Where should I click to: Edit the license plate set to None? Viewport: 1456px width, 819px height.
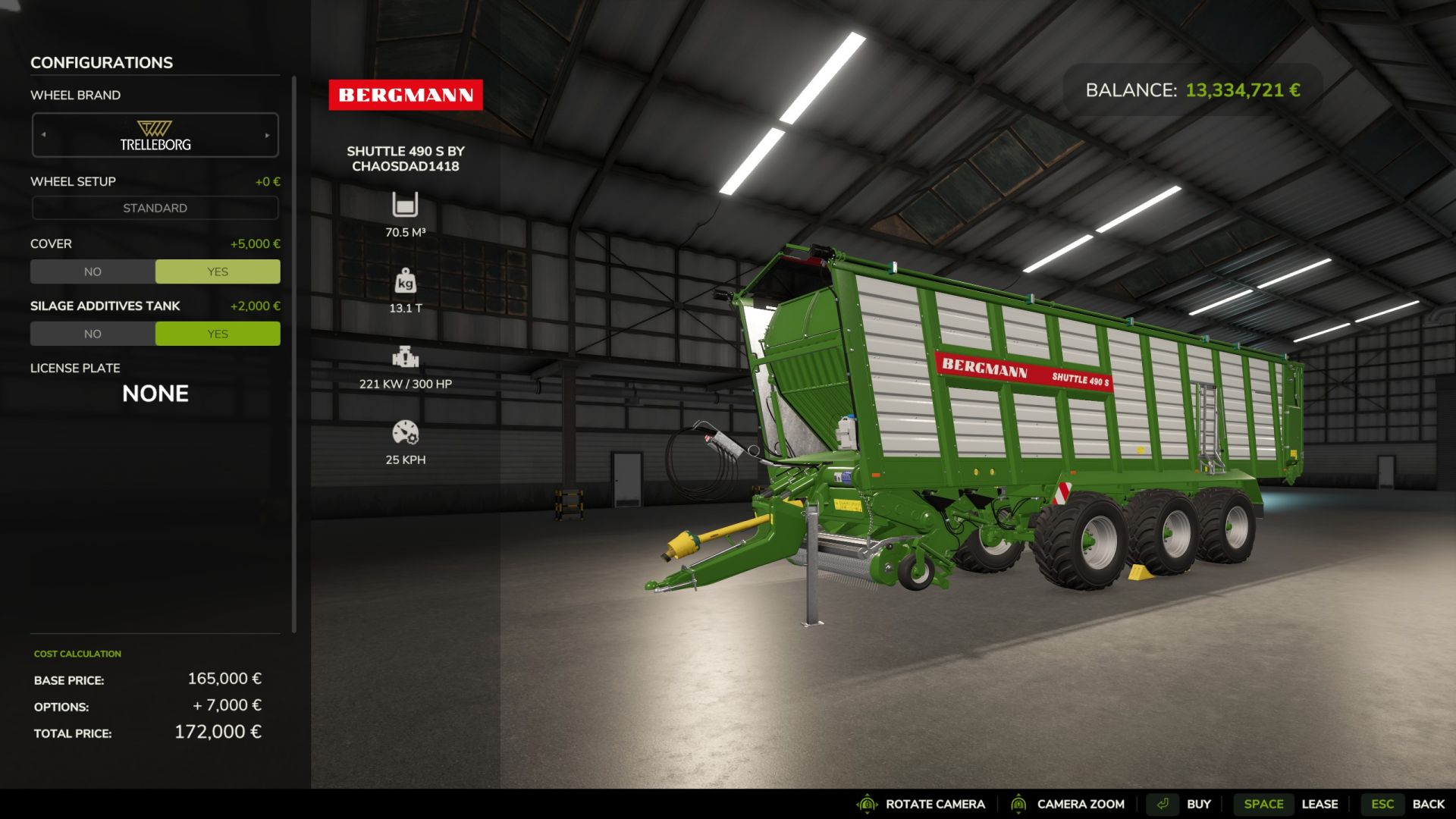[x=155, y=394]
